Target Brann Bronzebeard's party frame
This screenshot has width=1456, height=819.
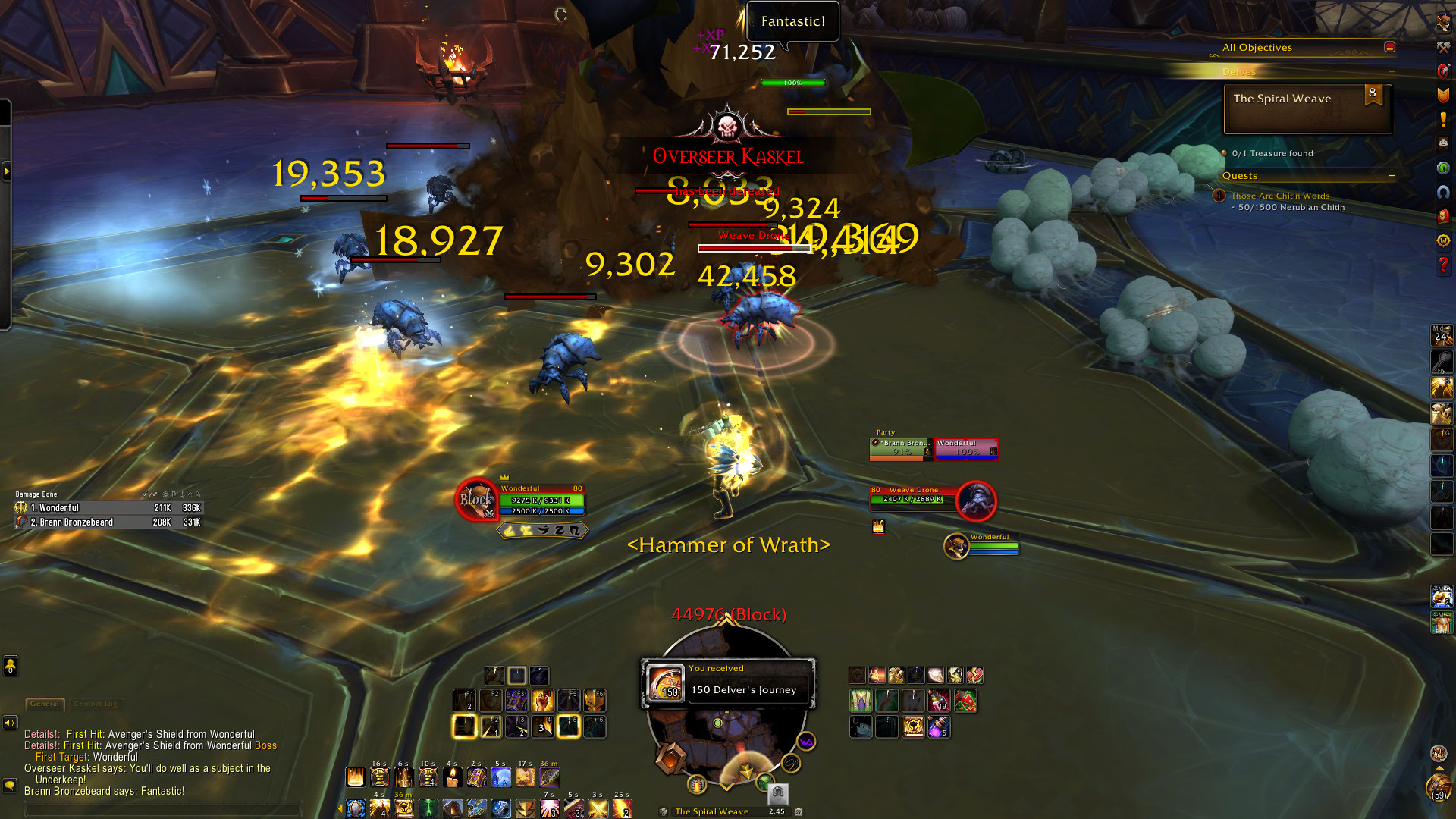[x=901, y=449]
